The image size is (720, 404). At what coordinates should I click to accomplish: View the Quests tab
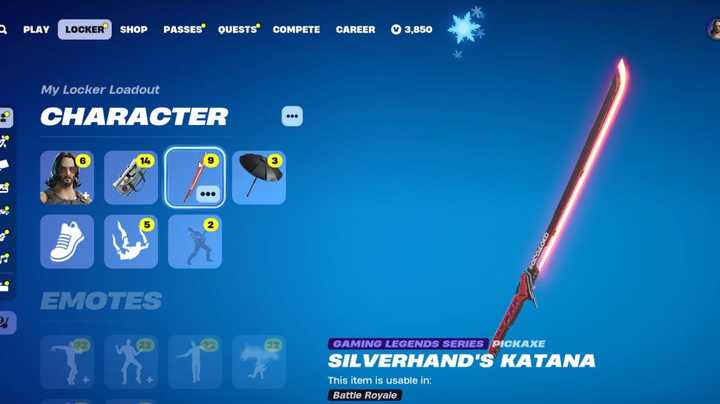(x=237, y=30)
